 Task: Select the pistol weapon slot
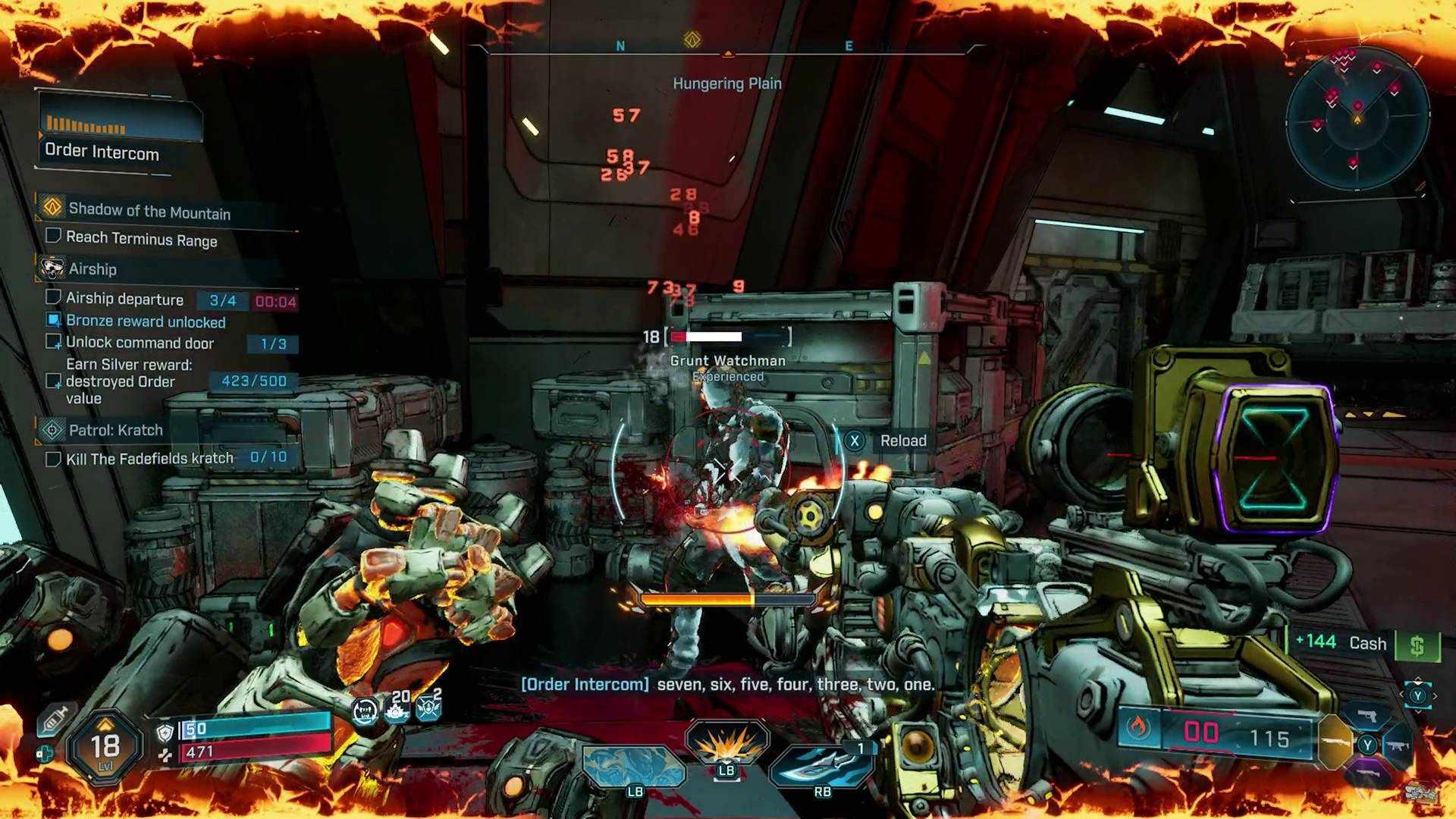click(1367, 716)
